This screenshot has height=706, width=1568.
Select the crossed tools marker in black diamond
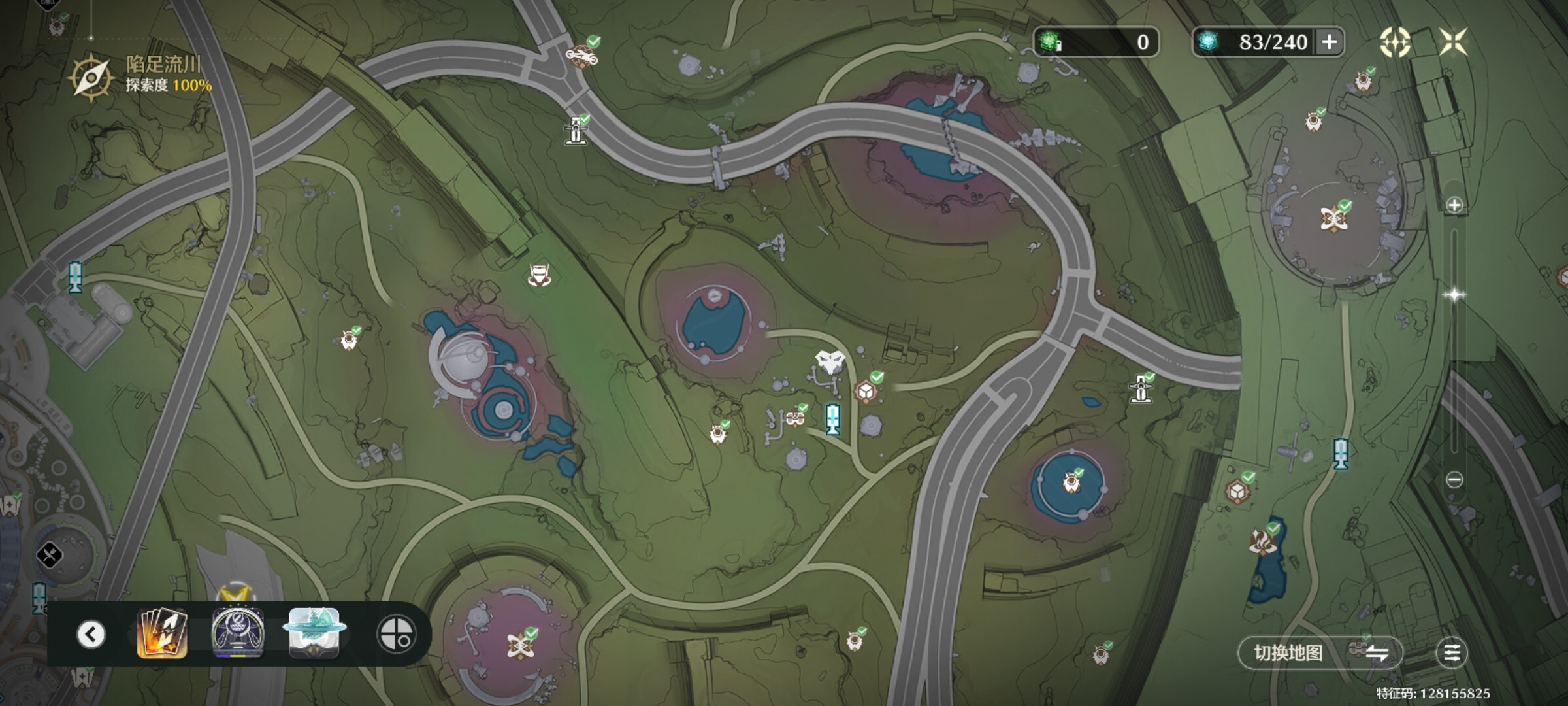pyautogui.click(x=50, y=556)
